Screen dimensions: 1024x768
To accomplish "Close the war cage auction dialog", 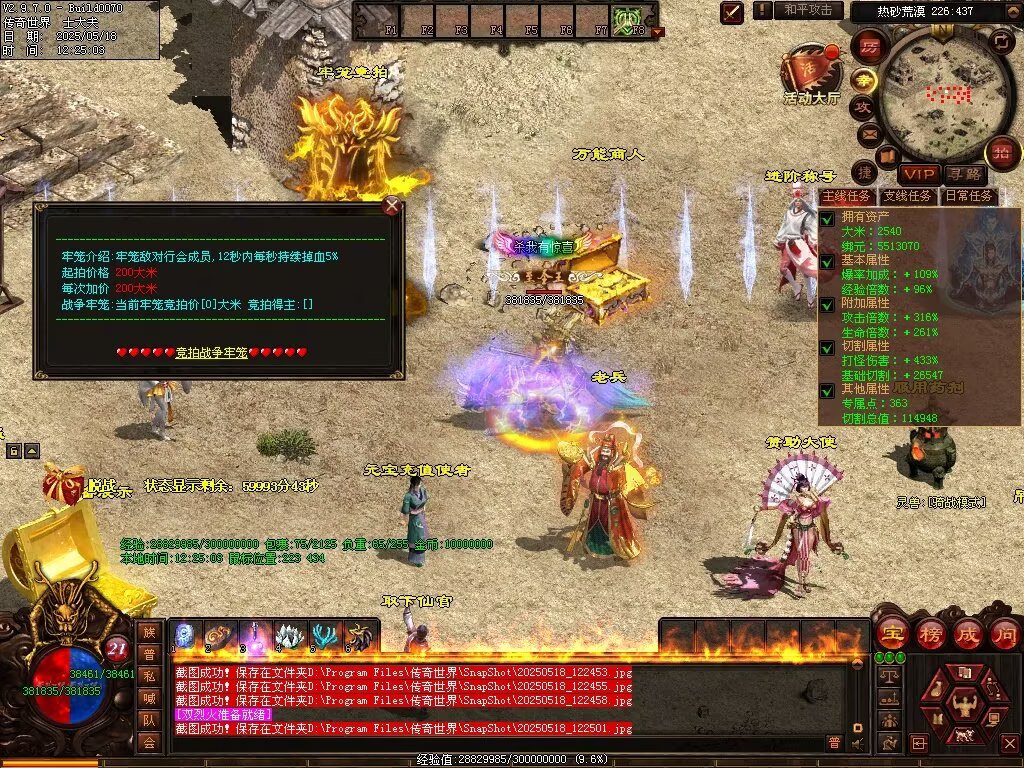I will point(393,206).
